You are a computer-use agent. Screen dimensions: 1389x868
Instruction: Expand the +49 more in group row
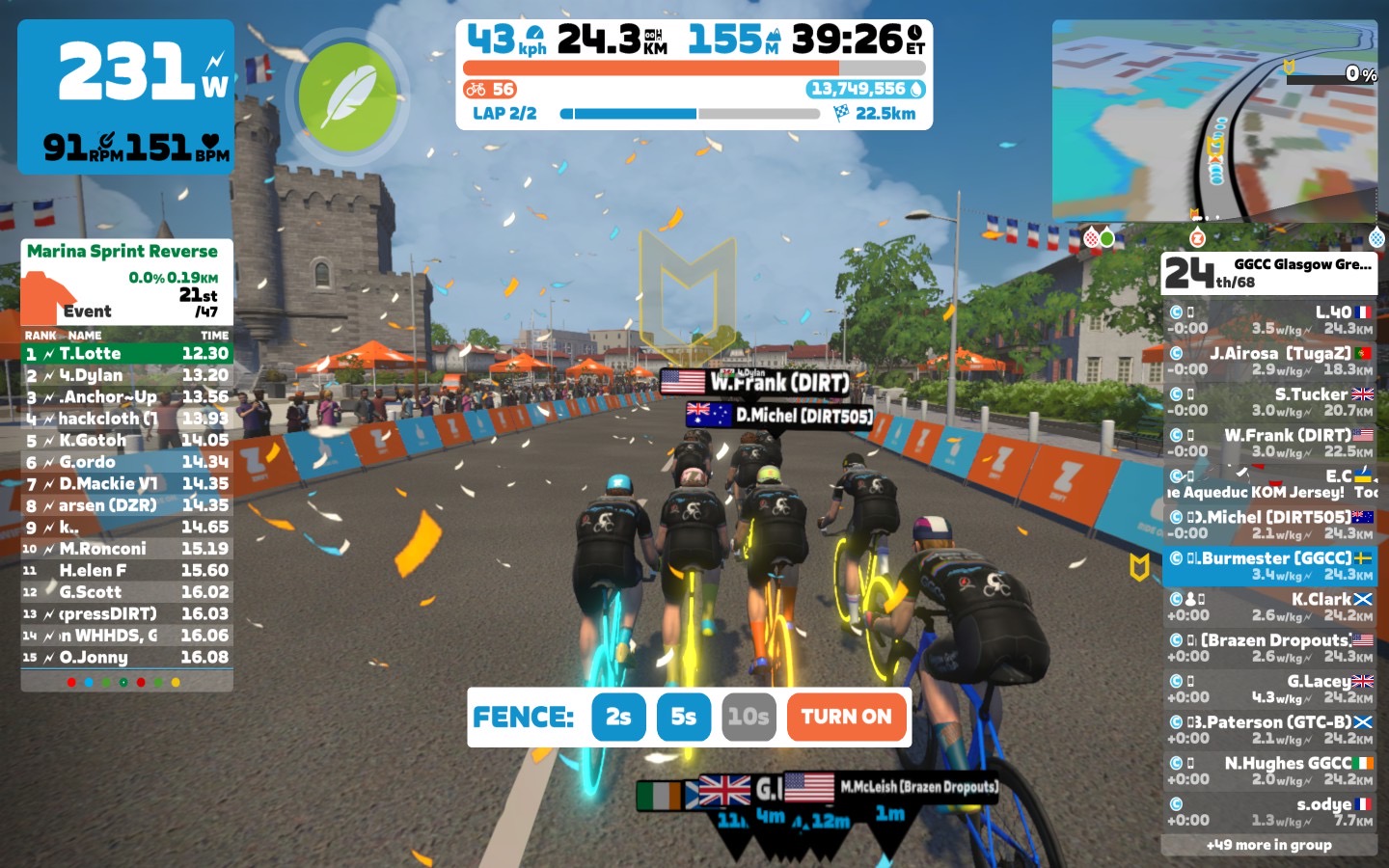coord(1269,845)
